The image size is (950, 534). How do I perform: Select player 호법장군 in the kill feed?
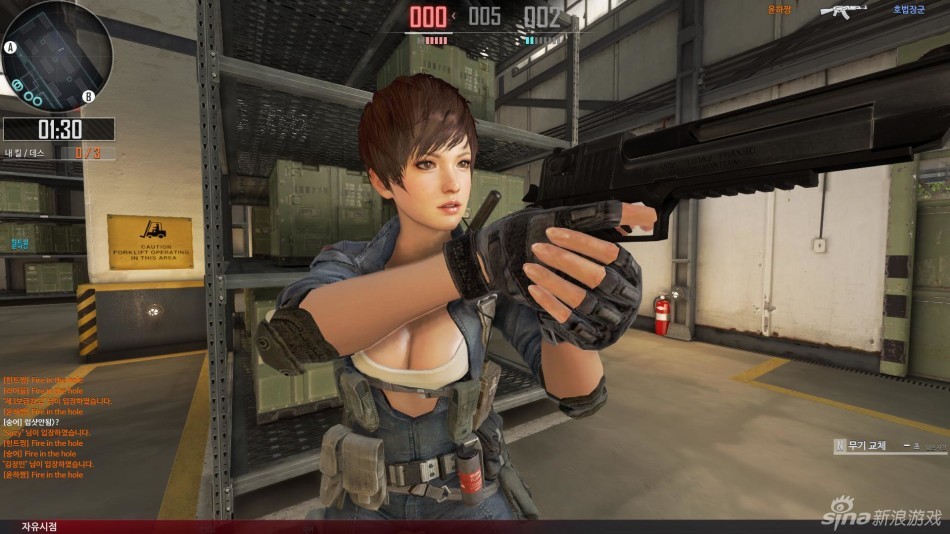tap(909, 10)
